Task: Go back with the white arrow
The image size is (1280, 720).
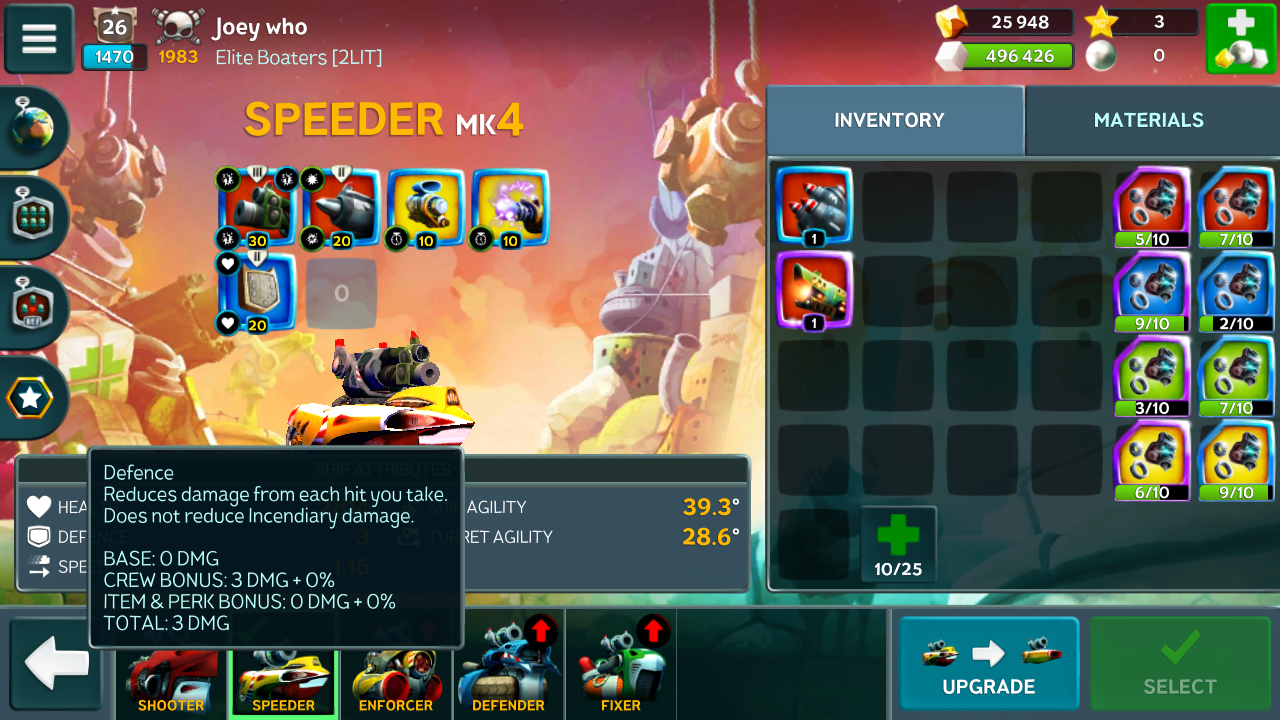Action: coord(57,663)
